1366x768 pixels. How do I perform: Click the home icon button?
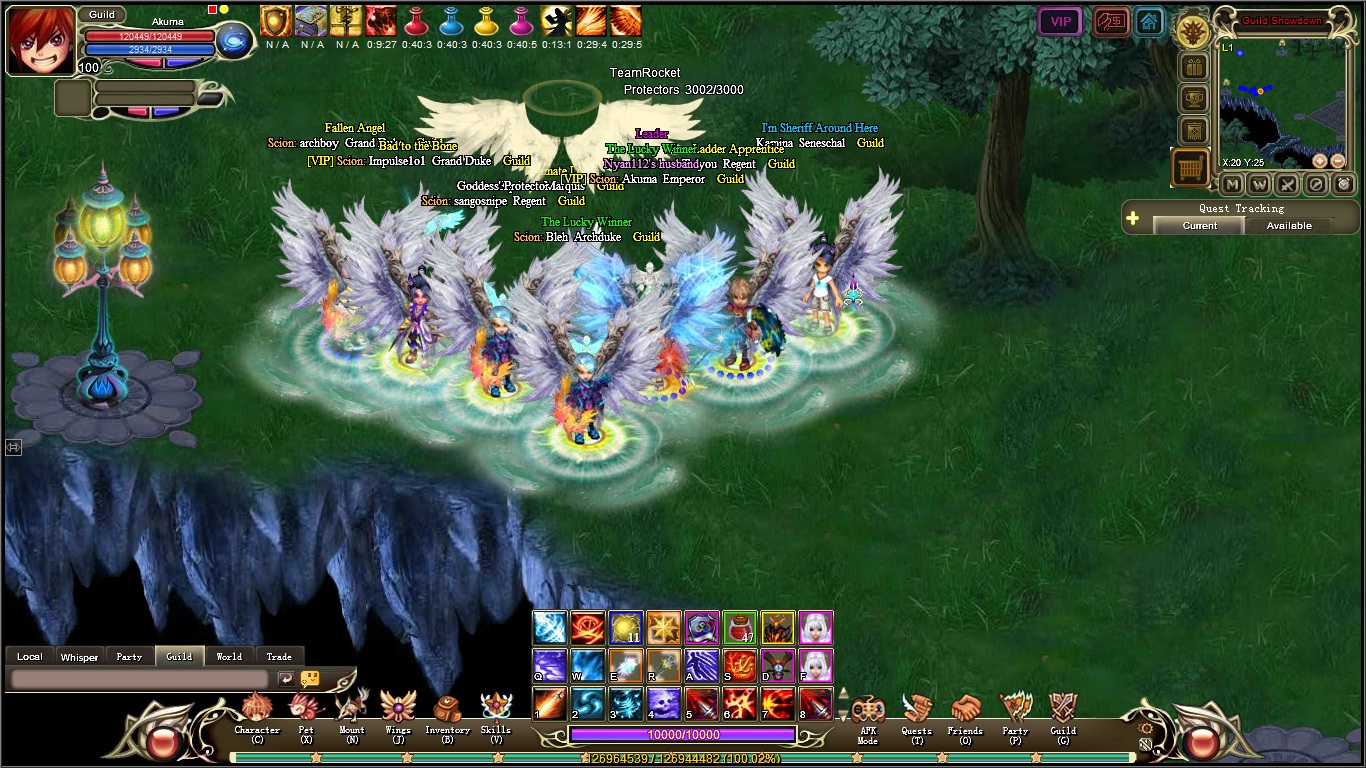[1149, 22]
